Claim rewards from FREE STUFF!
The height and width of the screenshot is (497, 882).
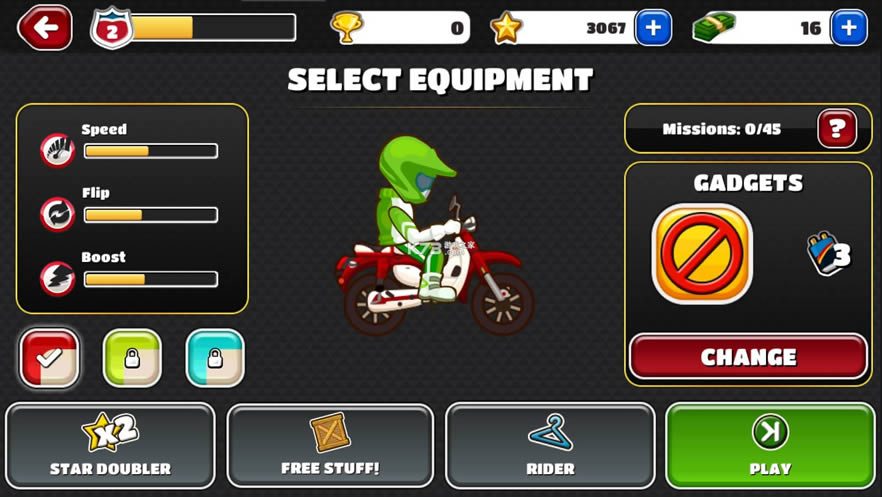click(330, 445)
